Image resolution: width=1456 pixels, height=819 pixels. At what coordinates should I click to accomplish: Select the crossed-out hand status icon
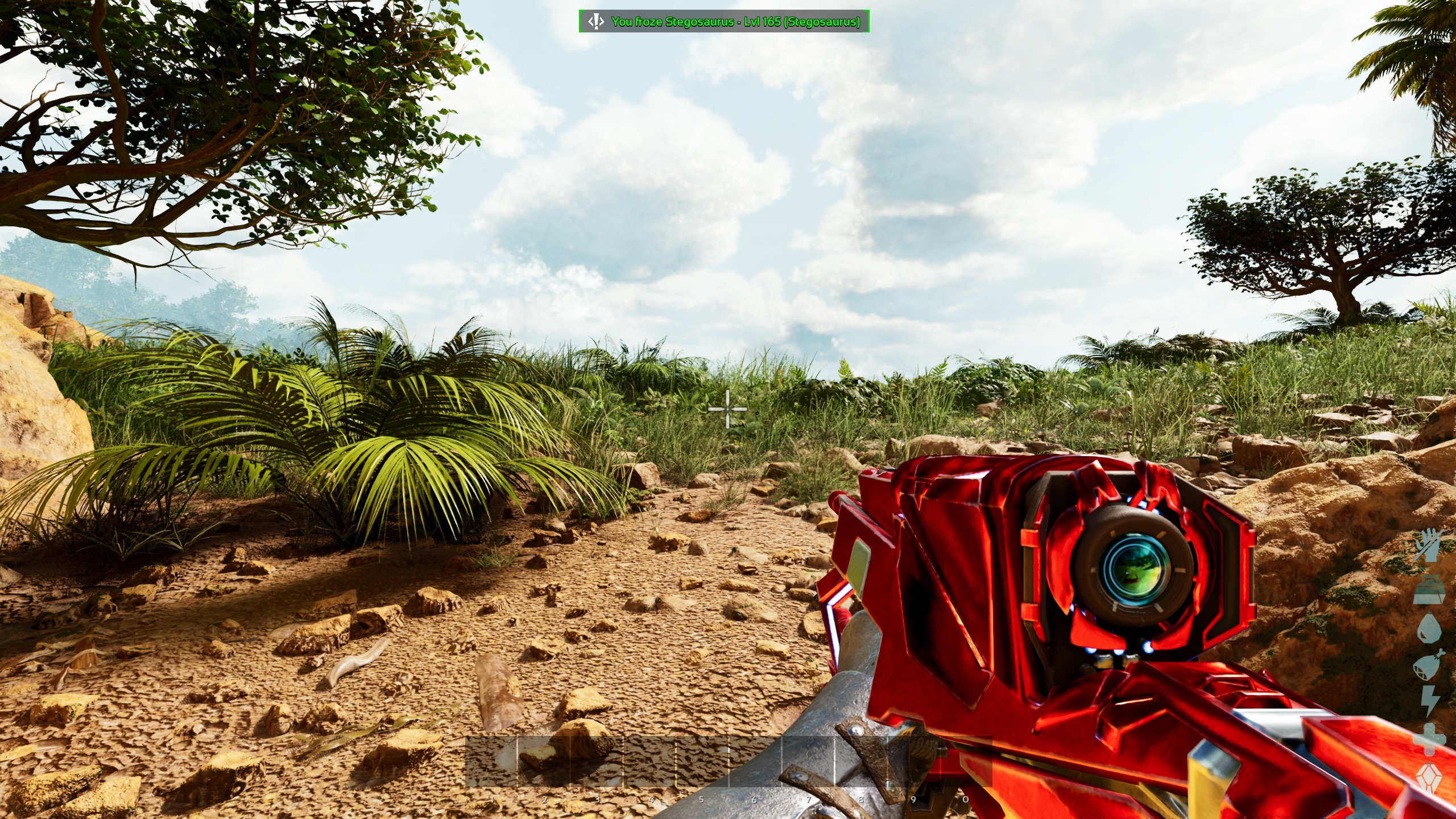coord(1430,544)
